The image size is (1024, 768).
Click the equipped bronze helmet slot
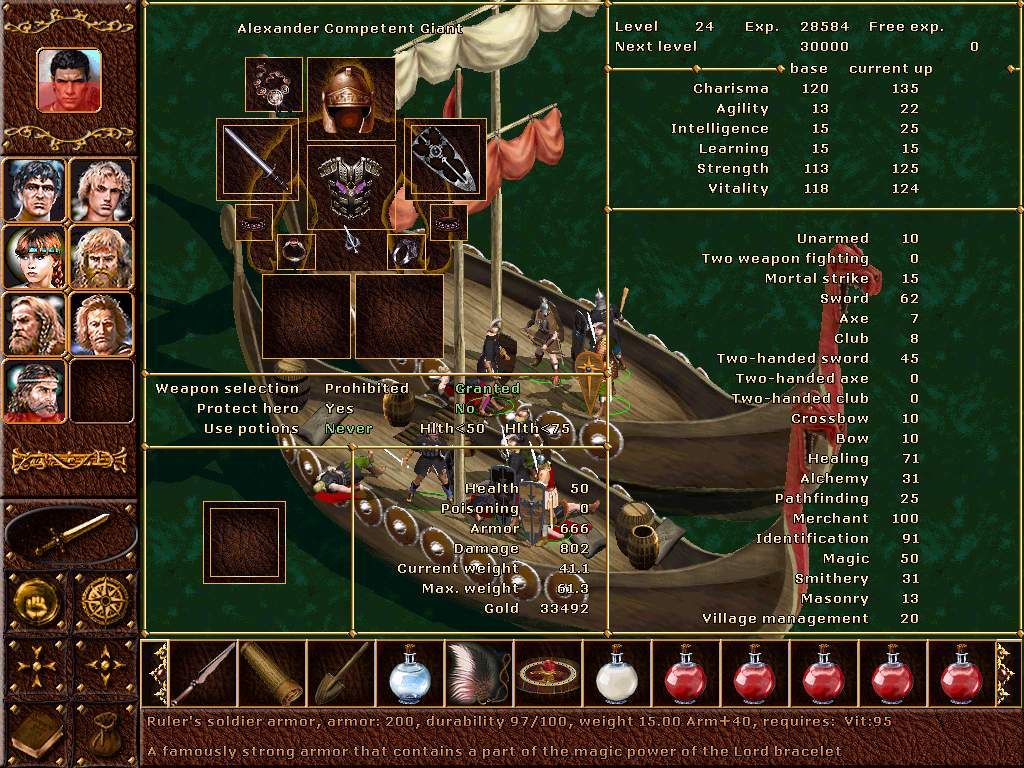(350, 99)
